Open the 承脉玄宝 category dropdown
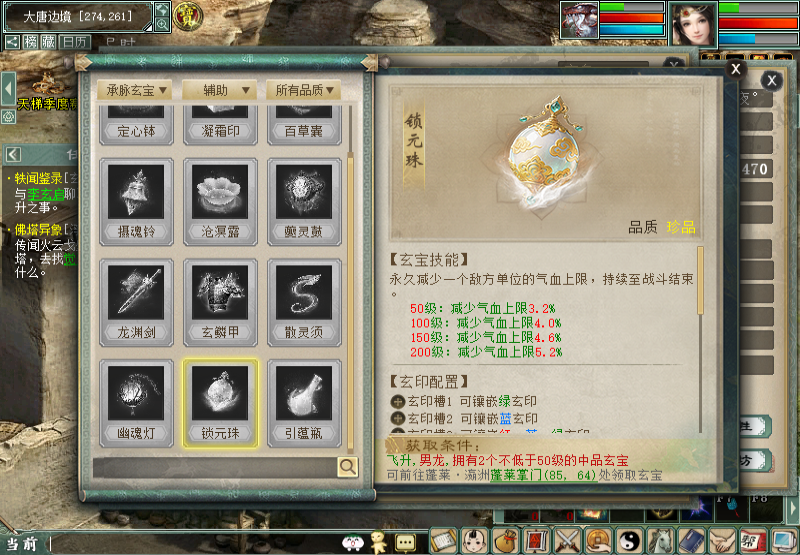800x555 pixels. [x=136, y=90]
